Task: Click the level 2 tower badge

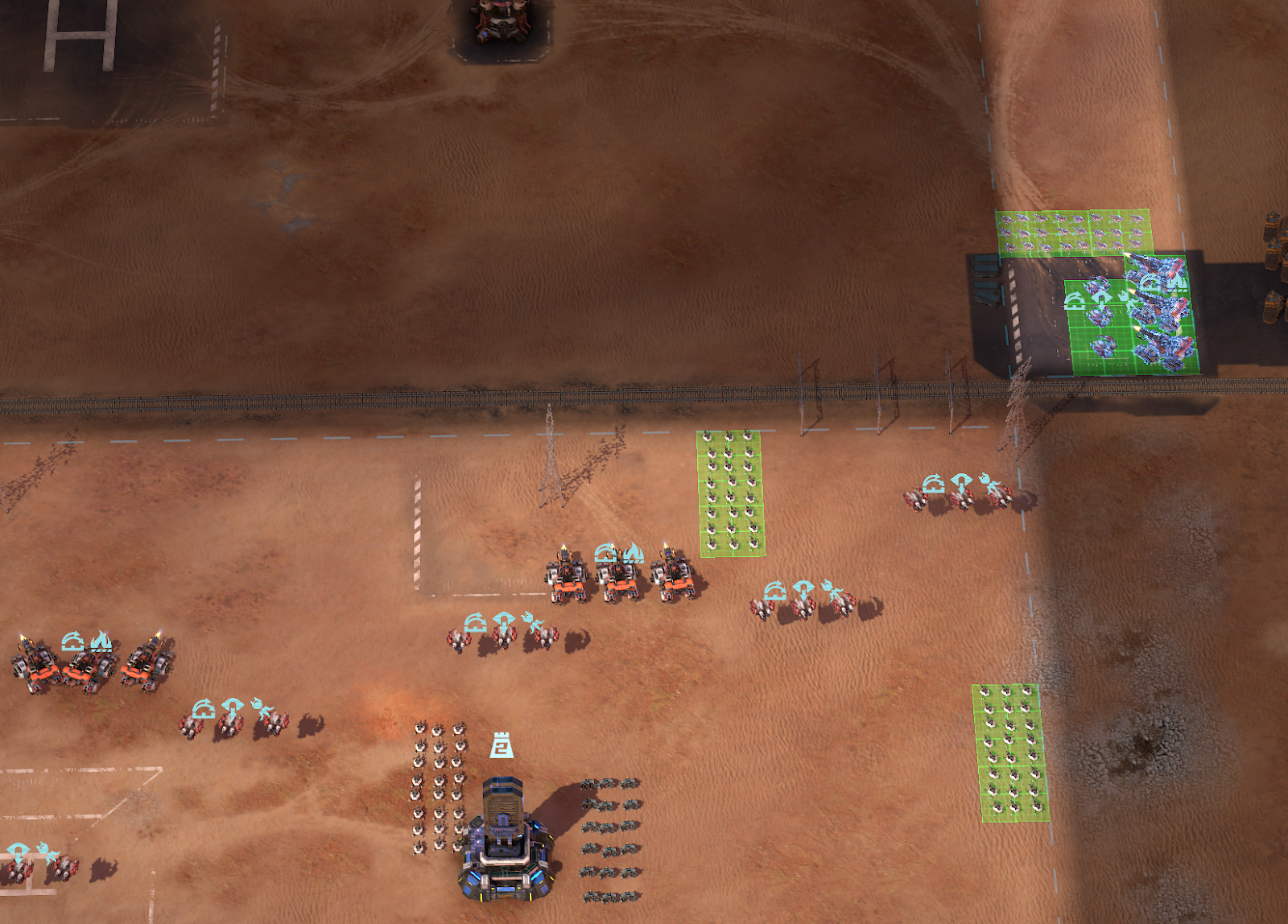Action: (x=502, y=745)
